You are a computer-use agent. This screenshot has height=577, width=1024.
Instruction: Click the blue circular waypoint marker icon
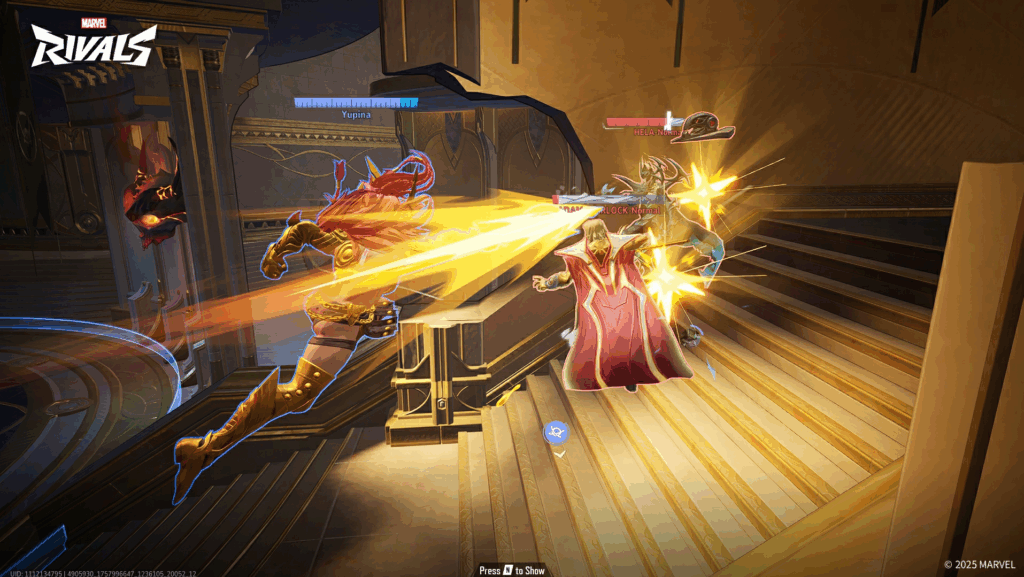556,432
